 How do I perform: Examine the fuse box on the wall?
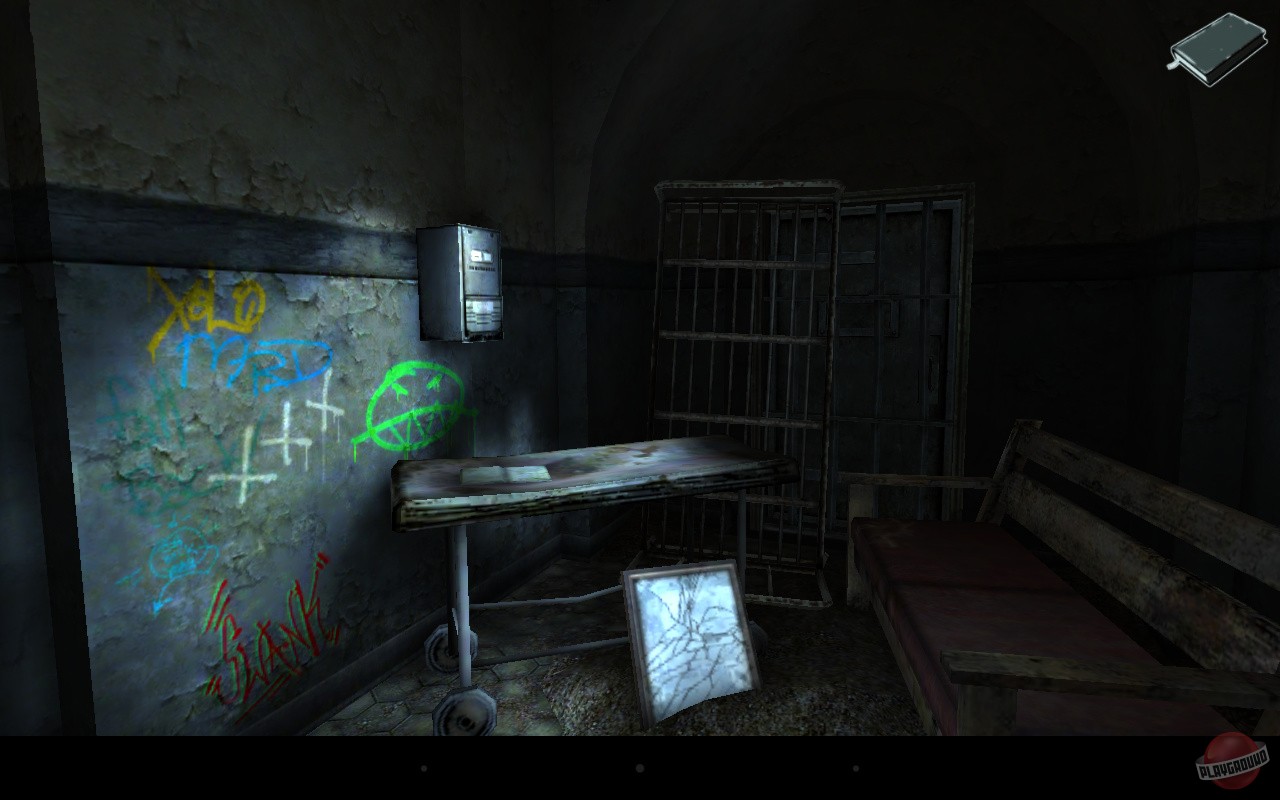click(x=460, y=280)
